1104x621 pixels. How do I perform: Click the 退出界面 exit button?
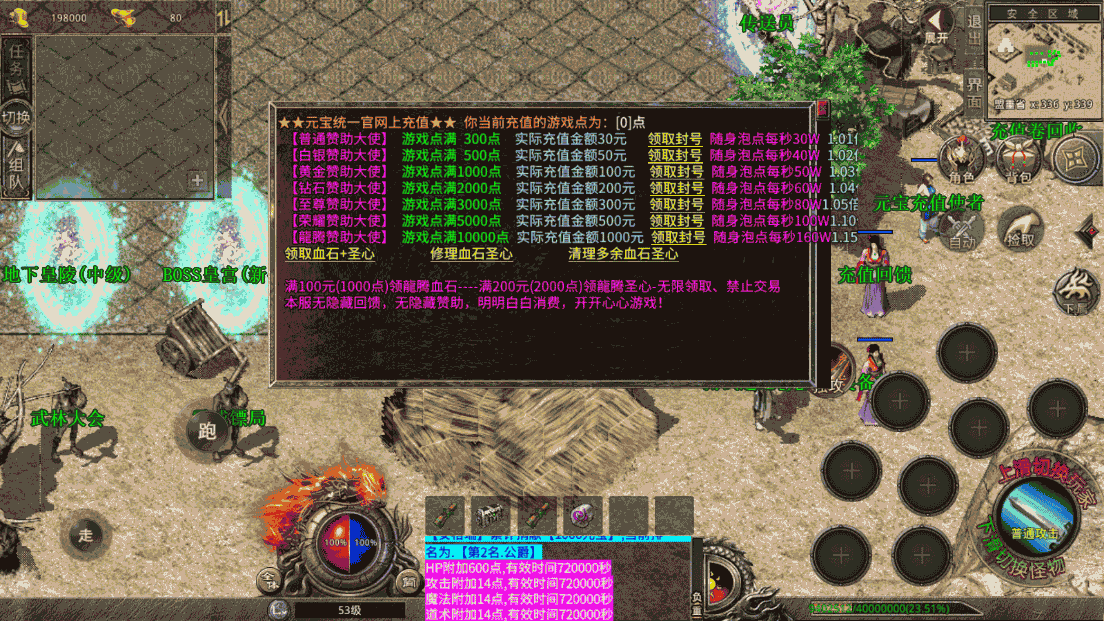974,62
